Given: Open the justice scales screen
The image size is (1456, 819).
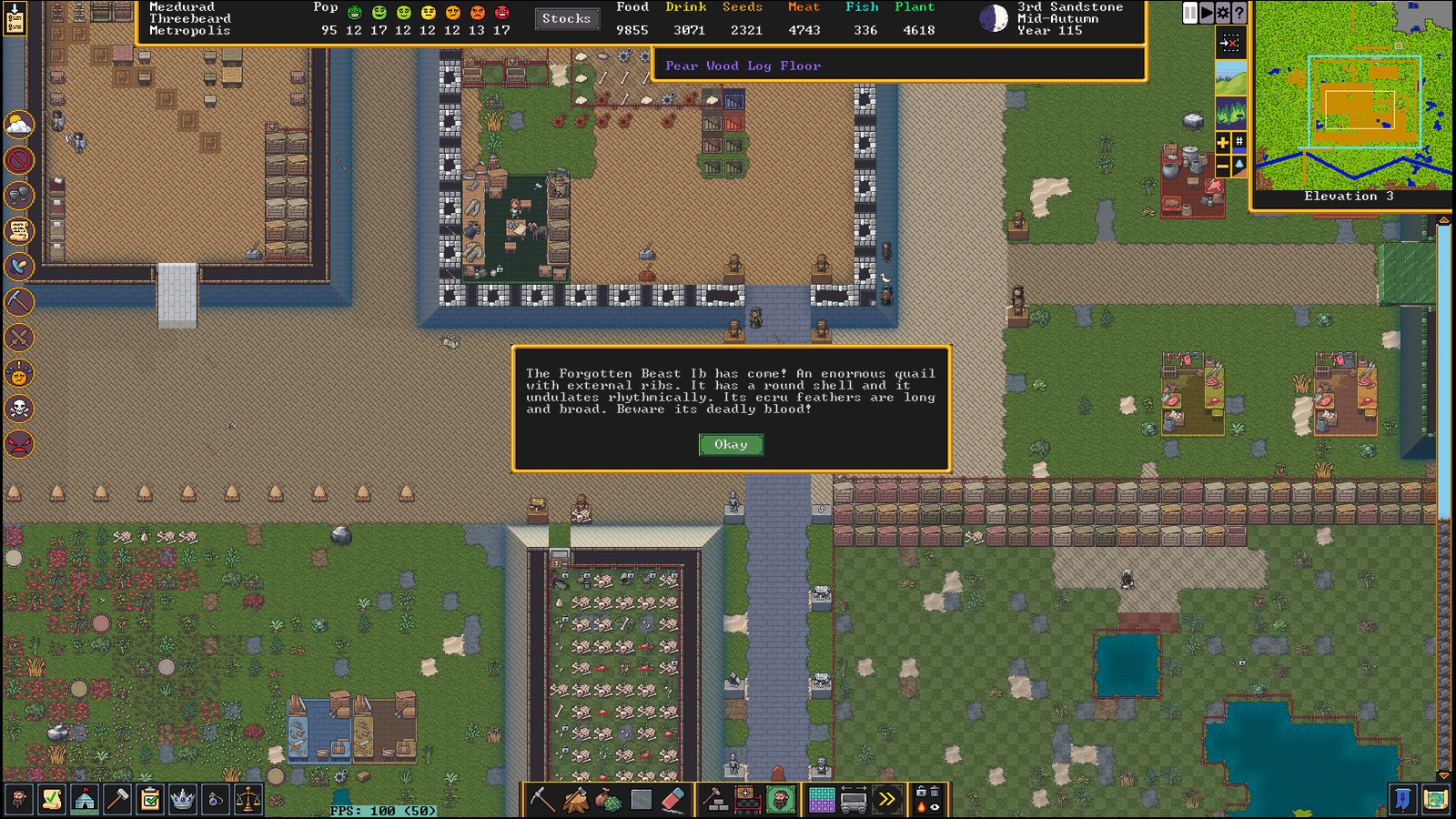Looking at the screenshot, I should pyautogui.click(x=248, y=800).
